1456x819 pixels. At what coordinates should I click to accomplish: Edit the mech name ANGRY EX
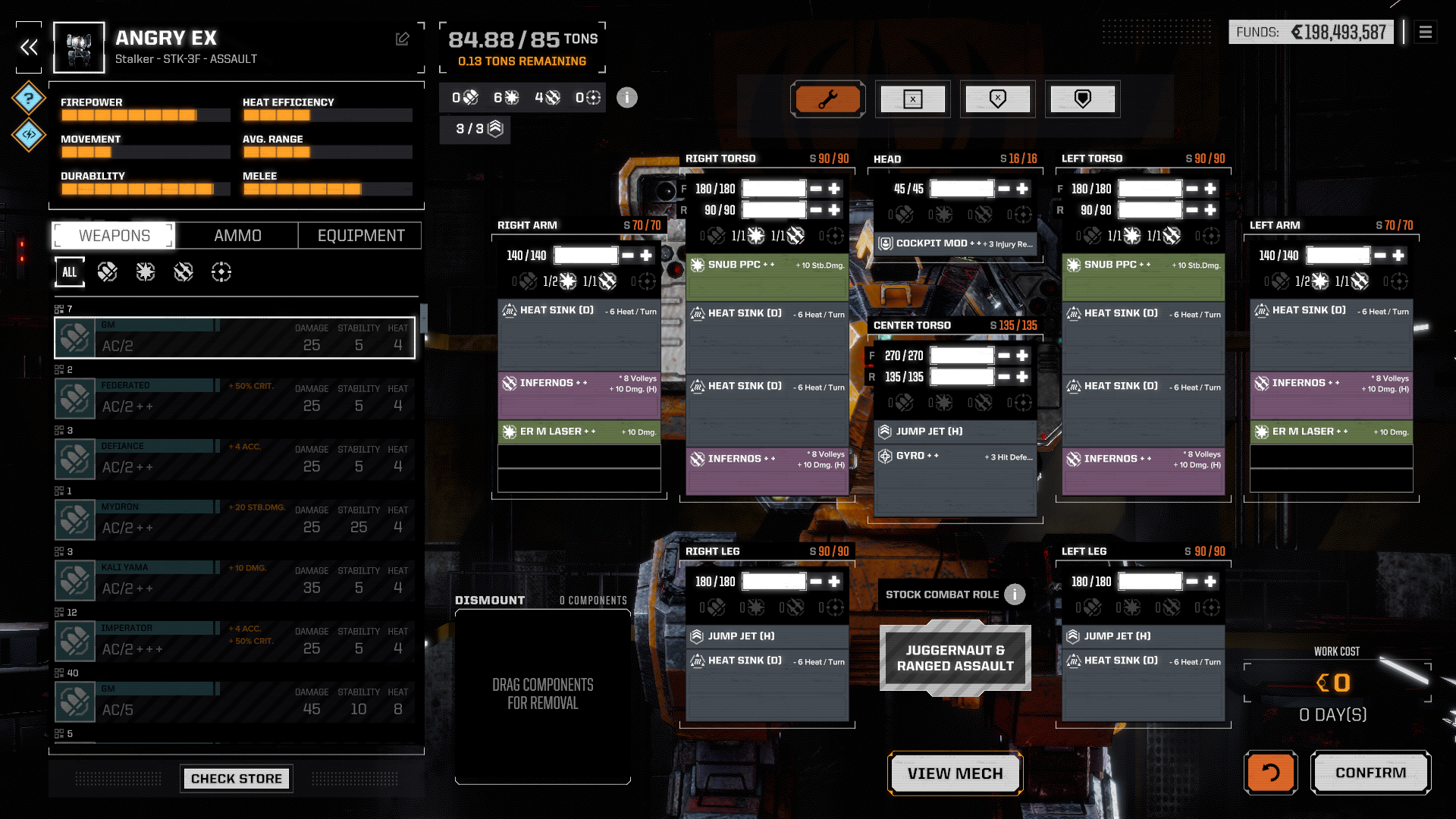(x=403, y=39)
